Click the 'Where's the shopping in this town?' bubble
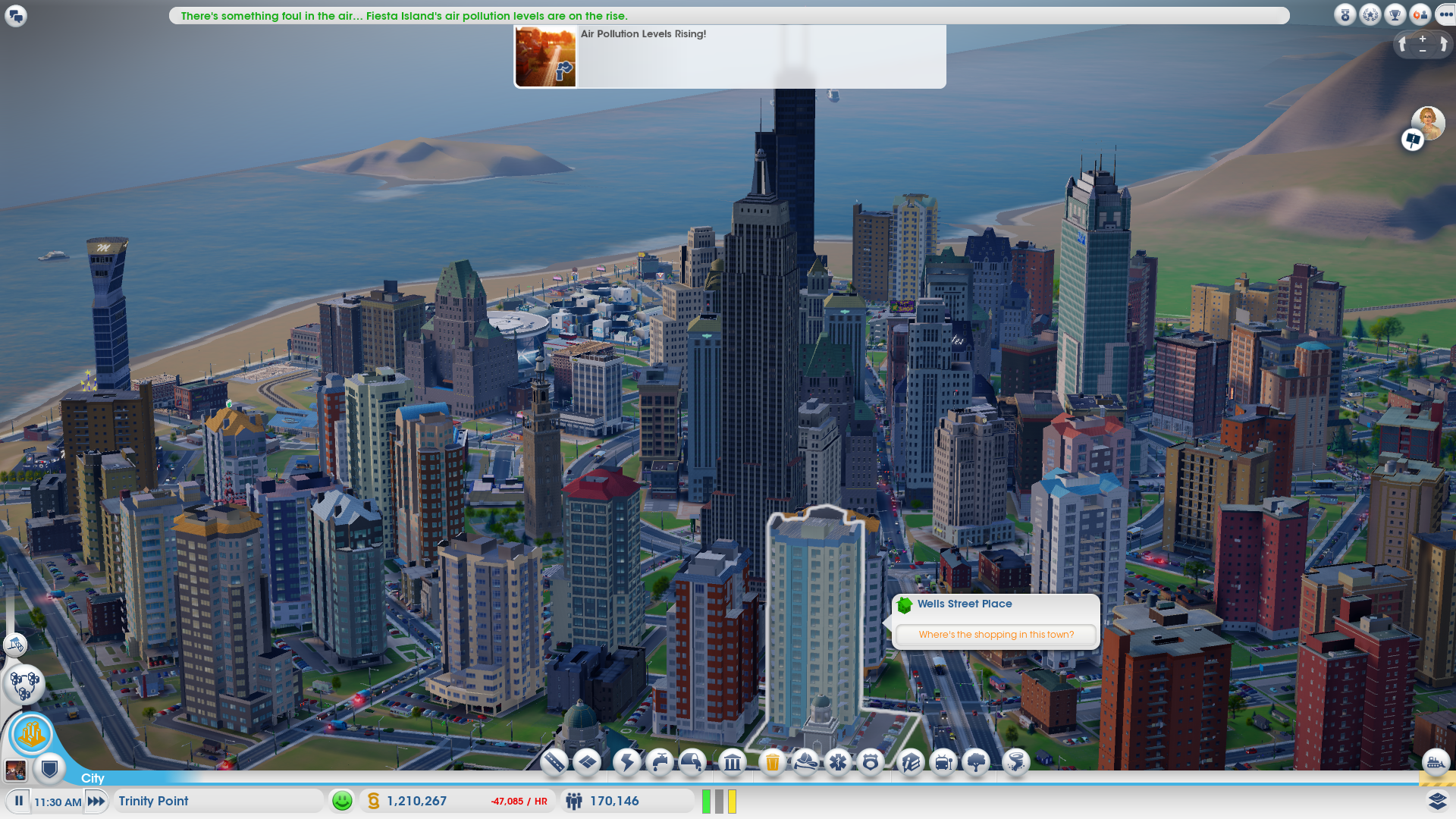Image resolution: width=1456 pixels, height=819 pixels. pos(996,635)
